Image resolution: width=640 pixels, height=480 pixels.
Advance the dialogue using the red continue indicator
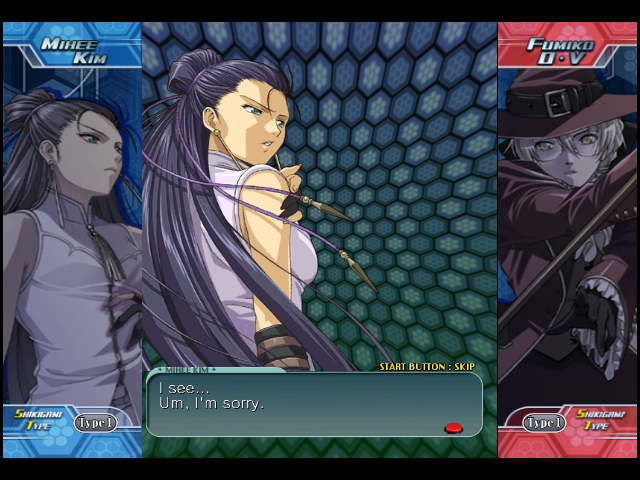click(x=453, y=428)
